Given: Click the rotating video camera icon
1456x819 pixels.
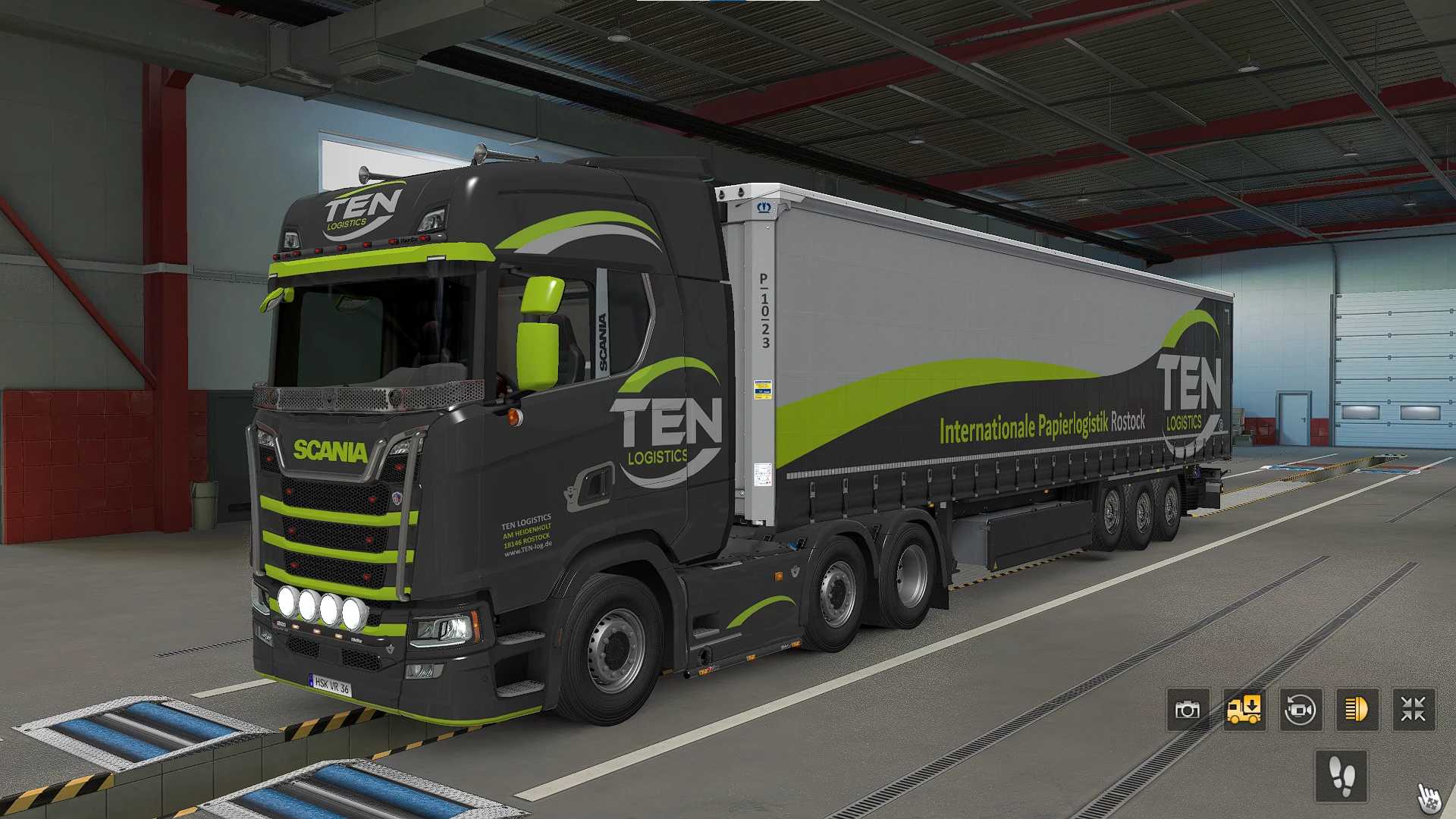Looking at the screenshot, I should 1301,710.
